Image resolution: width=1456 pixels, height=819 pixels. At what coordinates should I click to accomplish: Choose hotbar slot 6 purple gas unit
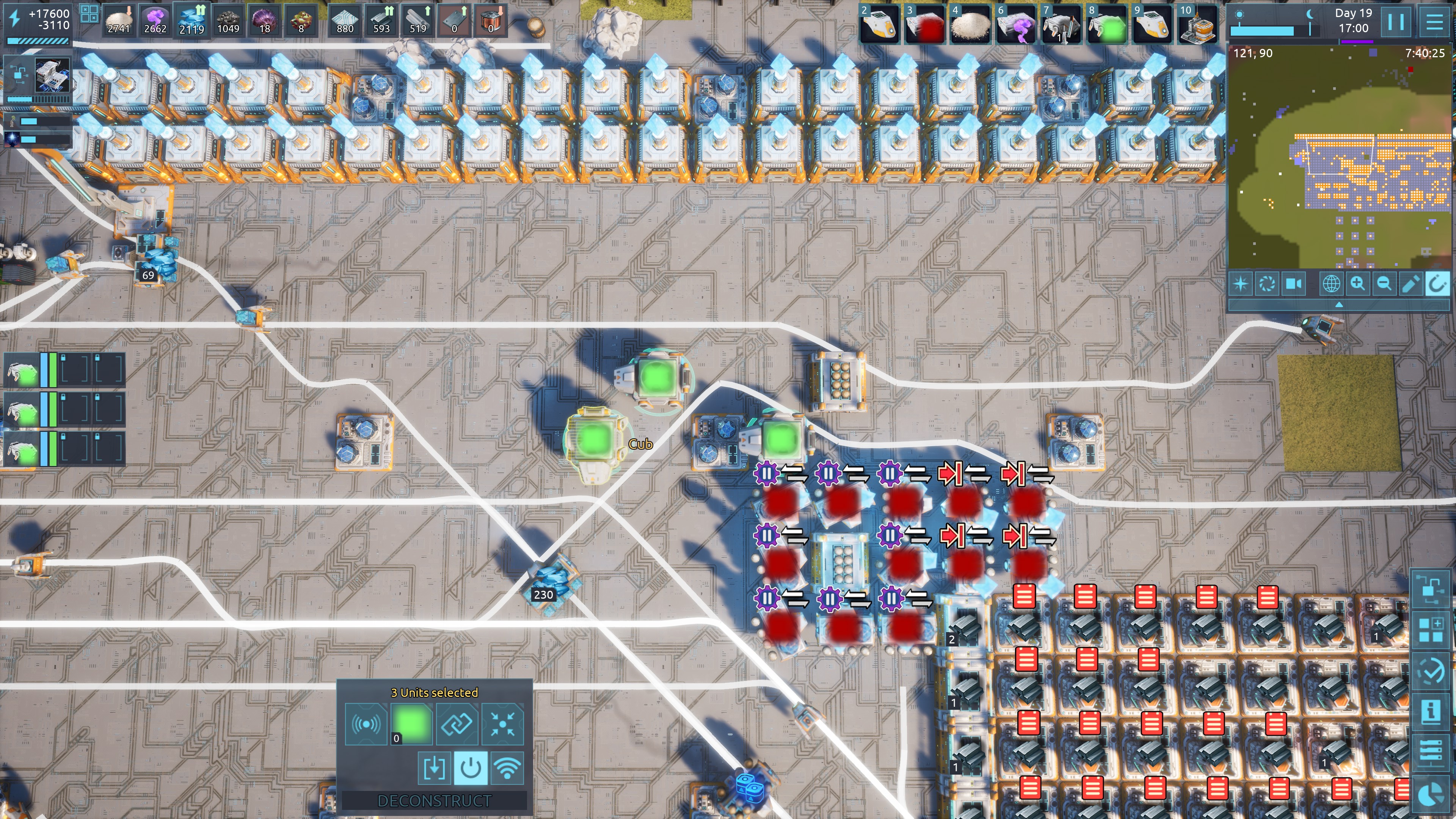pos(1016,24)
